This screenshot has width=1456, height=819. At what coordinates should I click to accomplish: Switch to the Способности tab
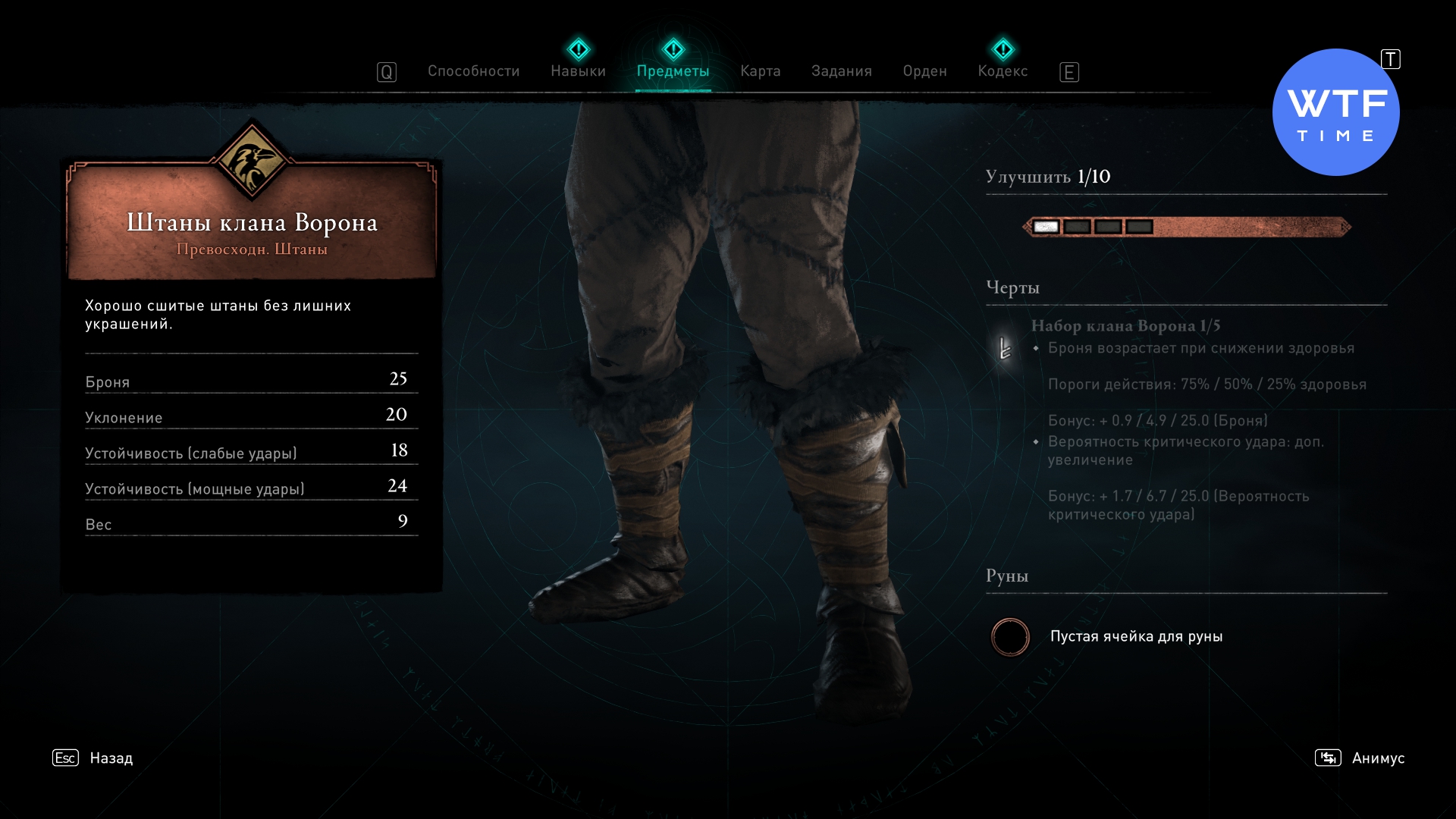tap(473, 71)
